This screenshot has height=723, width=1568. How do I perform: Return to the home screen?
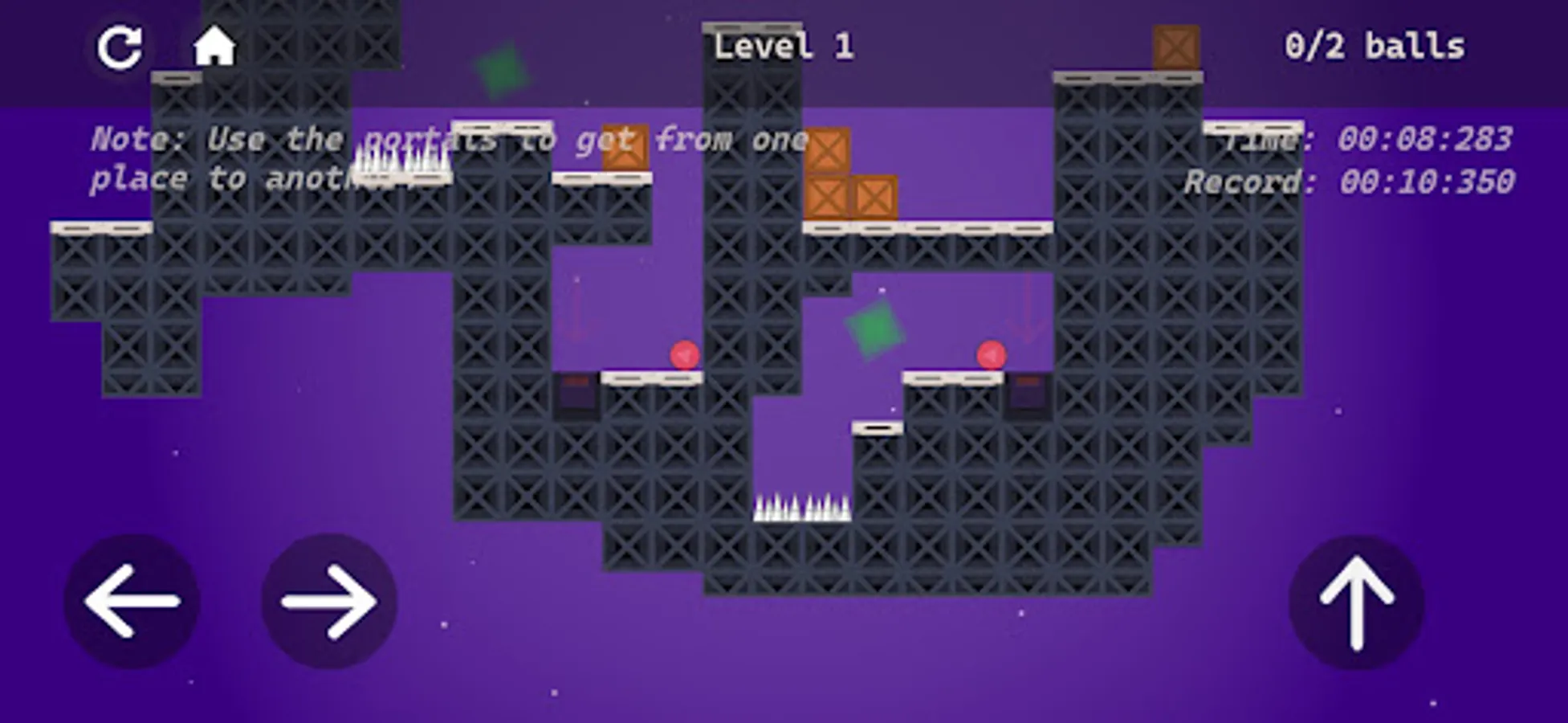[x=214, y=46]
